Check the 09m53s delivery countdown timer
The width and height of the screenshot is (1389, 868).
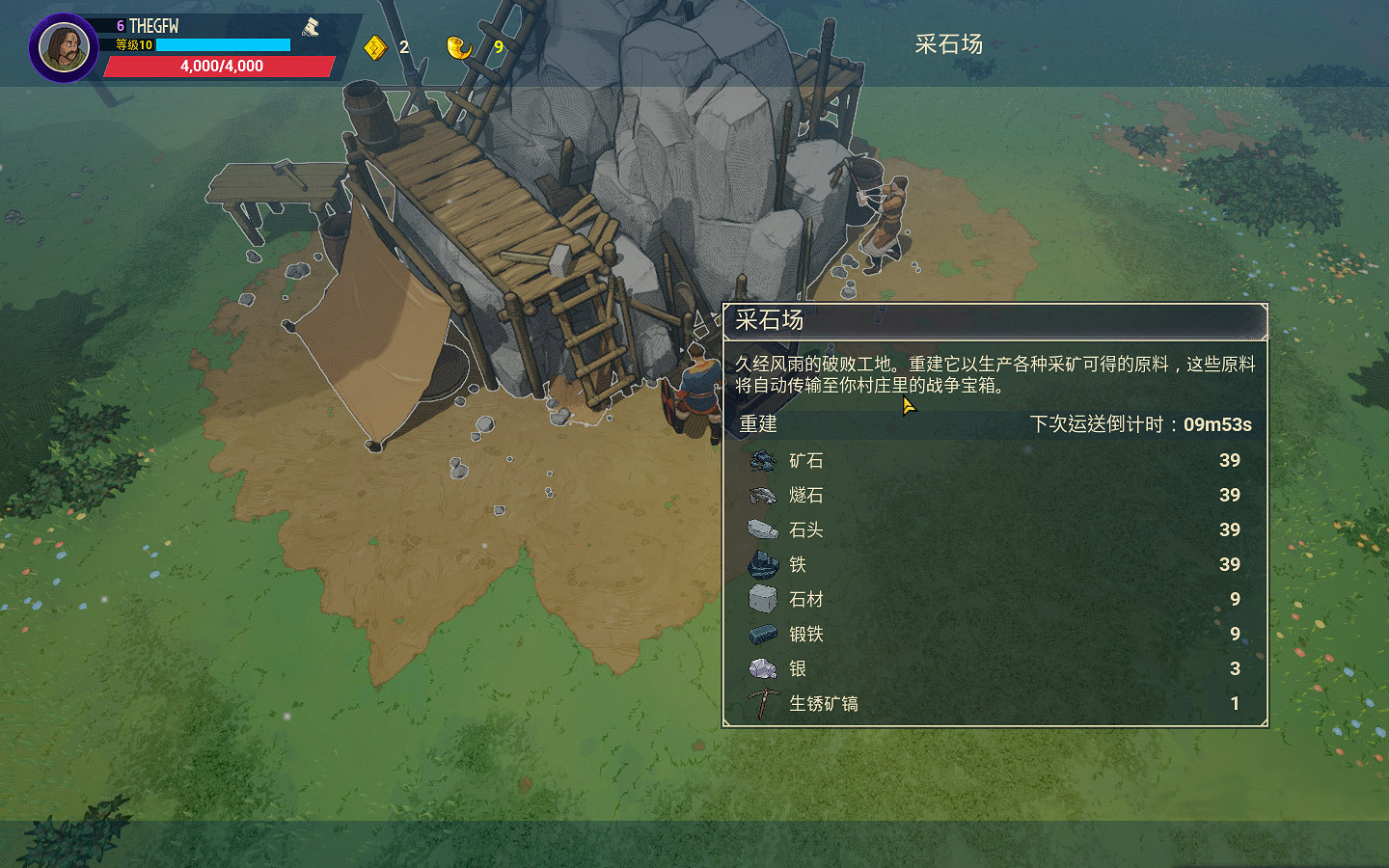1217,423
